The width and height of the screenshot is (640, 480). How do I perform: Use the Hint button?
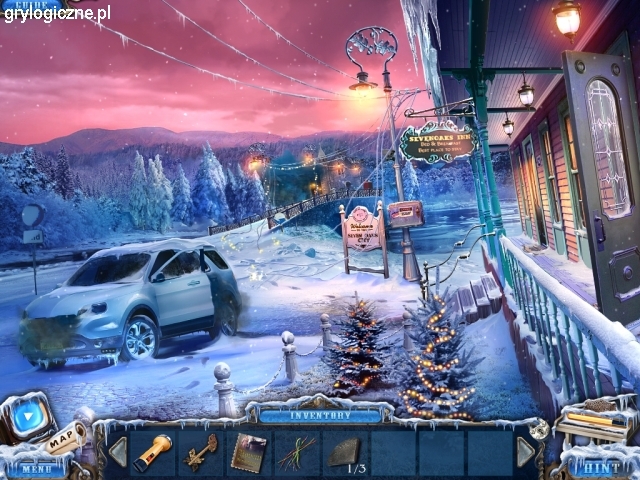pyautogui.click(x=601, y=467)
